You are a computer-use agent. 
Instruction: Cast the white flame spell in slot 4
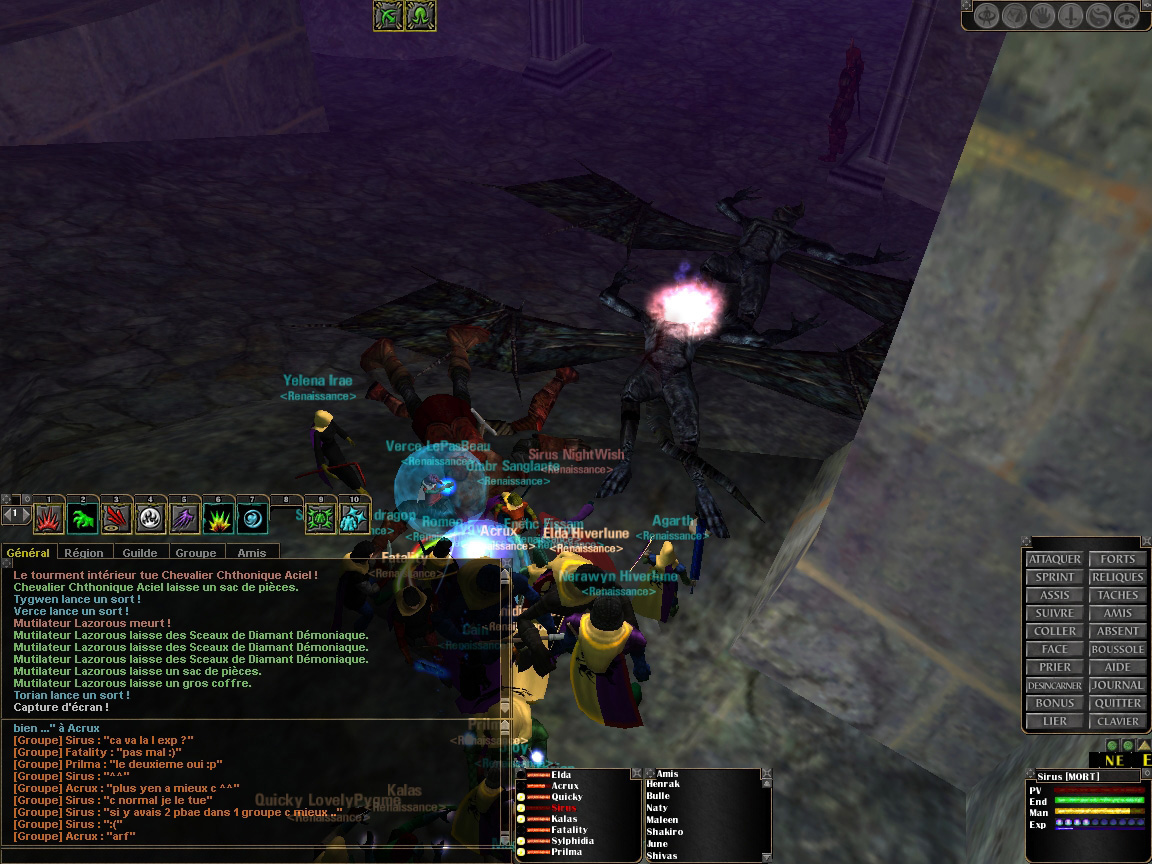pos(151,518)
